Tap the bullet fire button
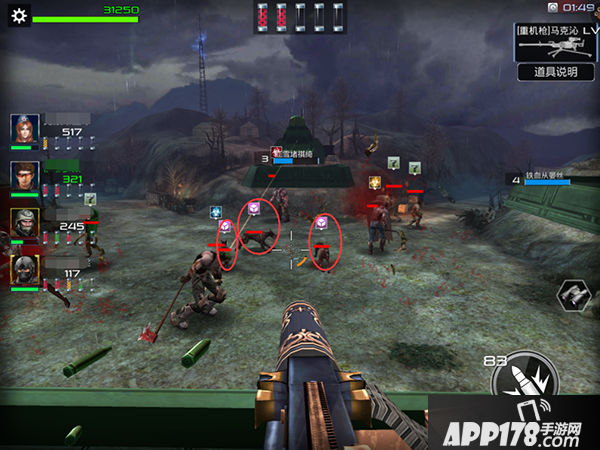This screenshot has height=450, width=600. (520, 385)
